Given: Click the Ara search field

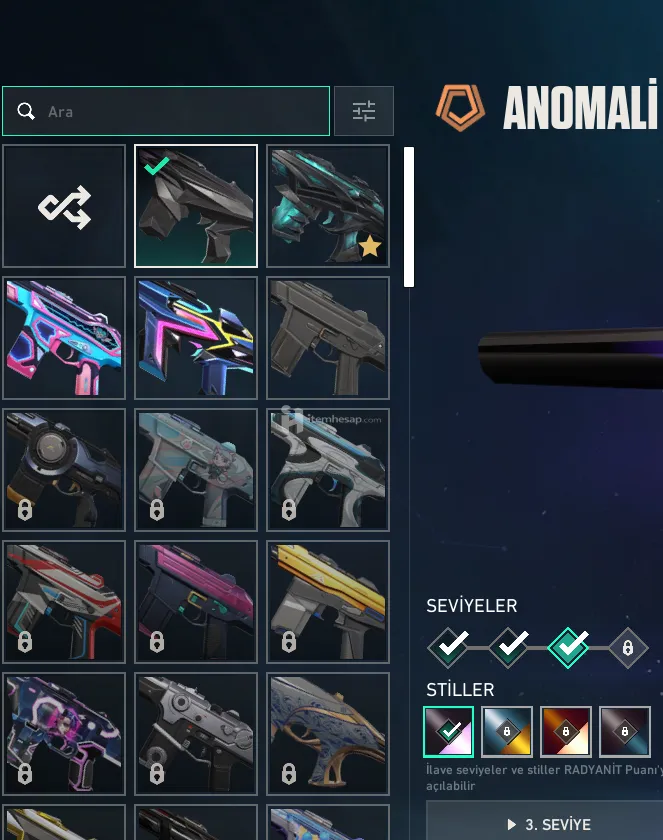Looking at the screenshot, I should (x=180, y=111).
